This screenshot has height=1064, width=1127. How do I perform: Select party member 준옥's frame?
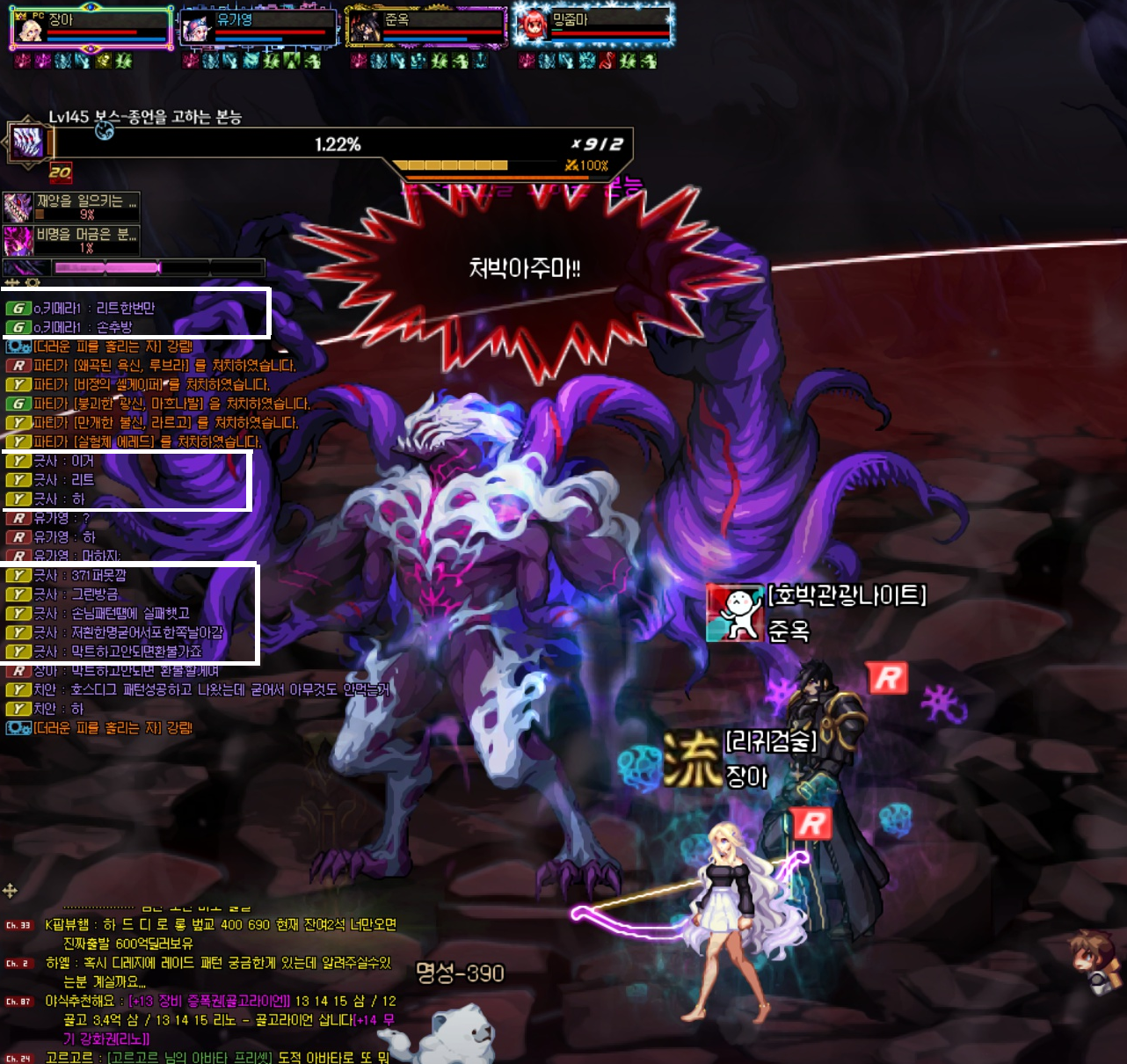[426, 27]
